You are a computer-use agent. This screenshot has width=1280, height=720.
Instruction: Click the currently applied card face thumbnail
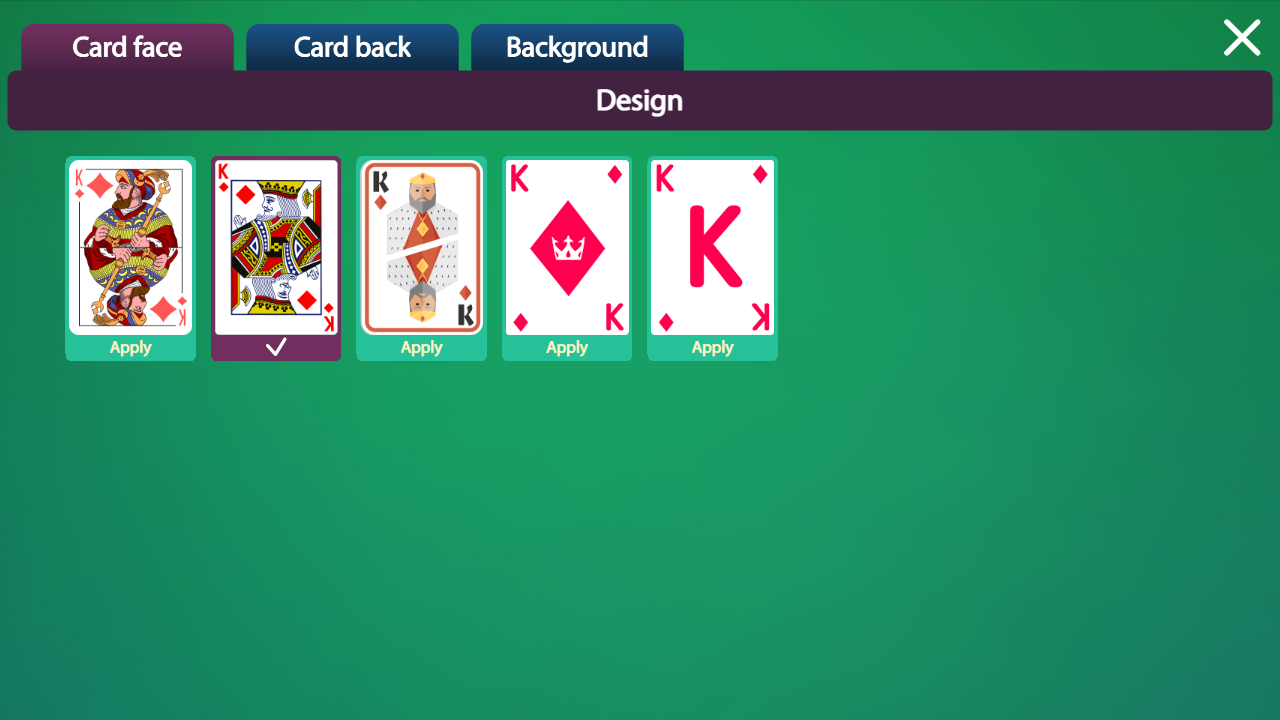(x=276, y=246)
